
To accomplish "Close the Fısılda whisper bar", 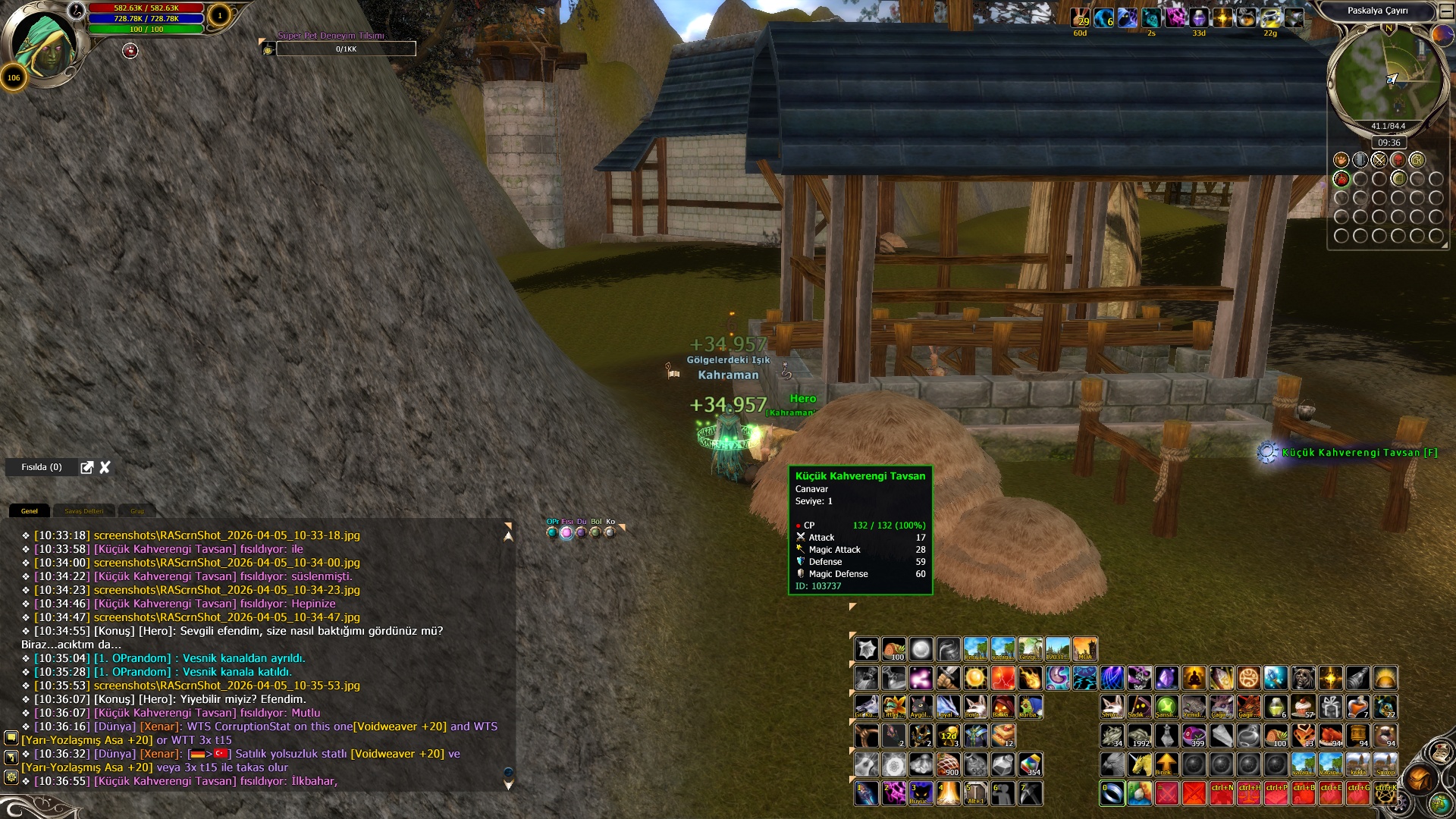I will coord(105,467).
